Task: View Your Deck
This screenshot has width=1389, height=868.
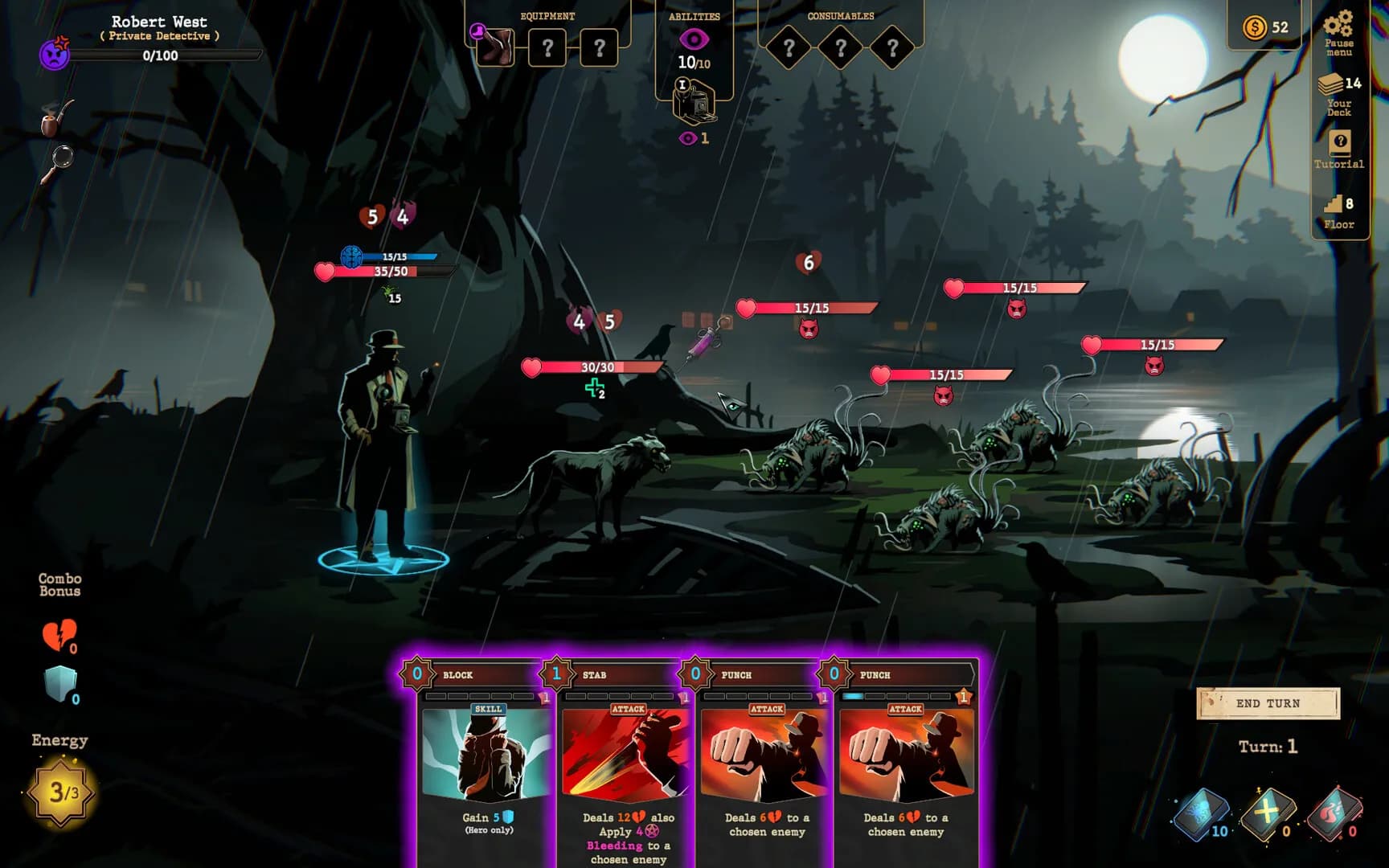Action: click(x=1338, y=94)
